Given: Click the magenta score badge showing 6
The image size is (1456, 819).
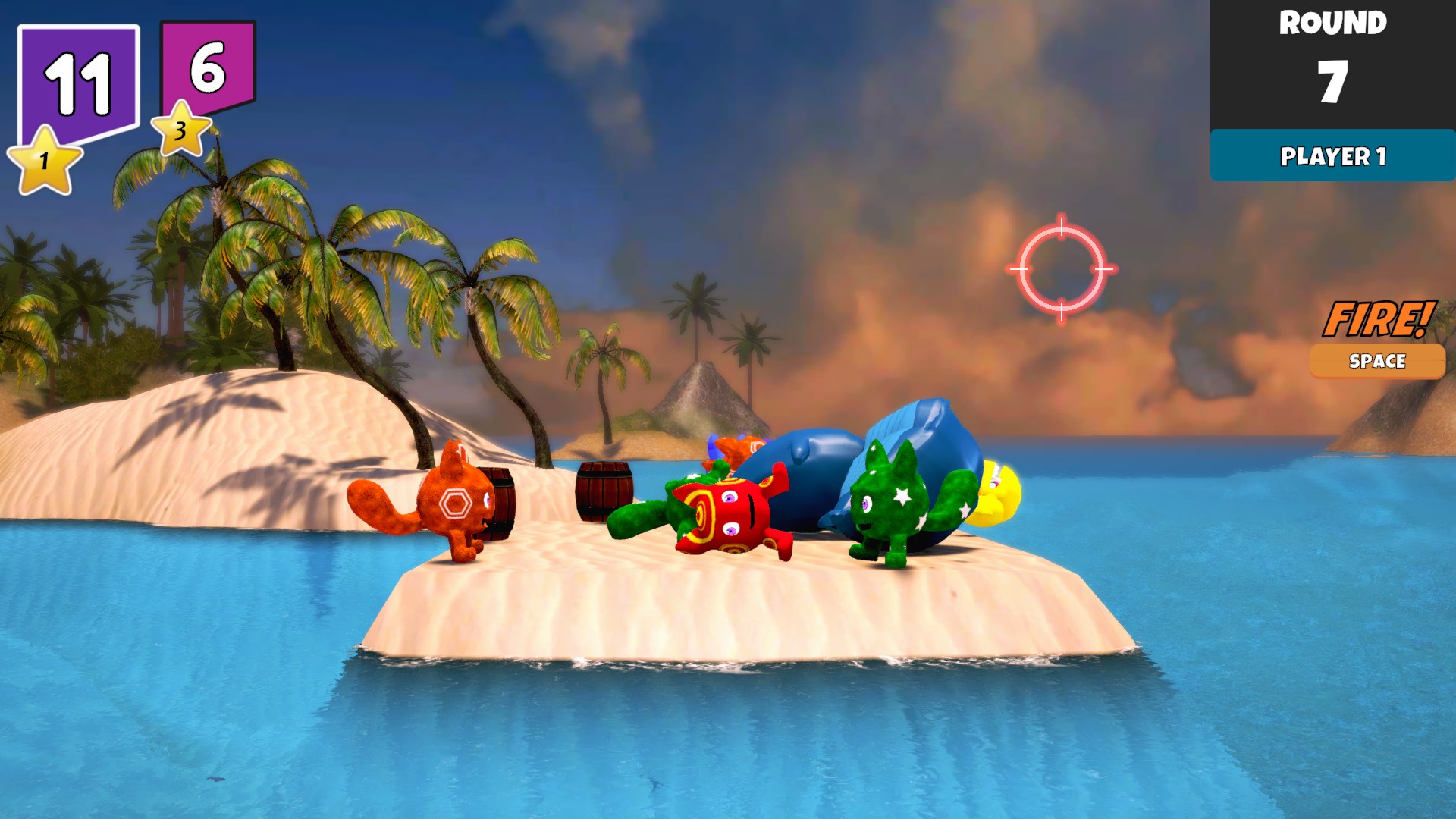Looking at the screenshot, I should [x=206, y=64].
